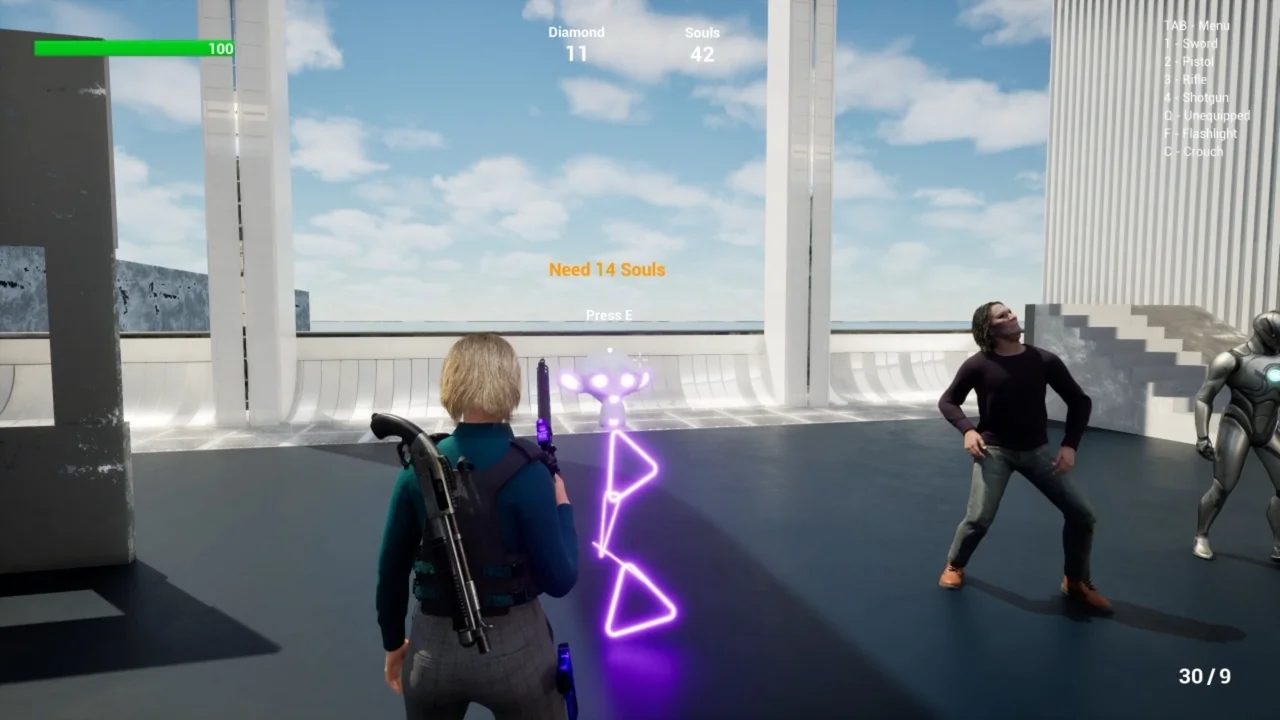Click the Diamond counter icon area
This screenshot has width=1280, height=720.
pyautogui.click(x=576, y=43)
